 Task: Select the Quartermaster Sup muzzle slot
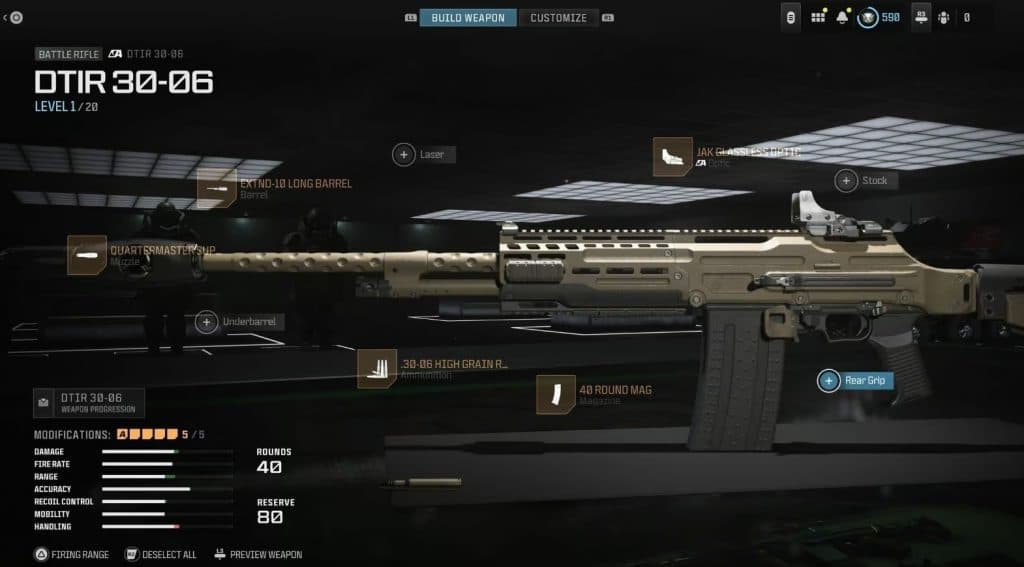87,255
